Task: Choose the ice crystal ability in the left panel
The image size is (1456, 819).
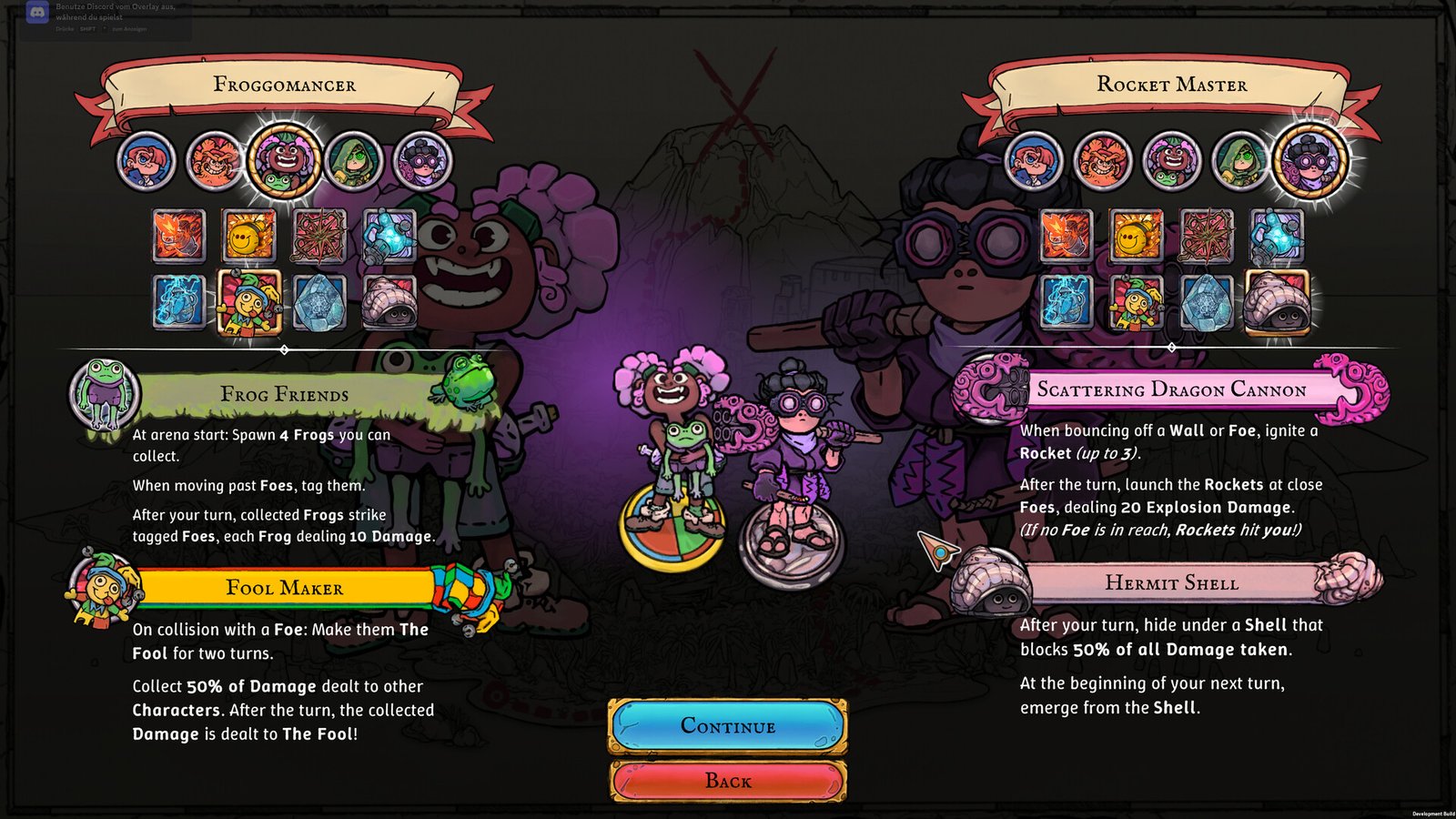Action: coord(318,301)
